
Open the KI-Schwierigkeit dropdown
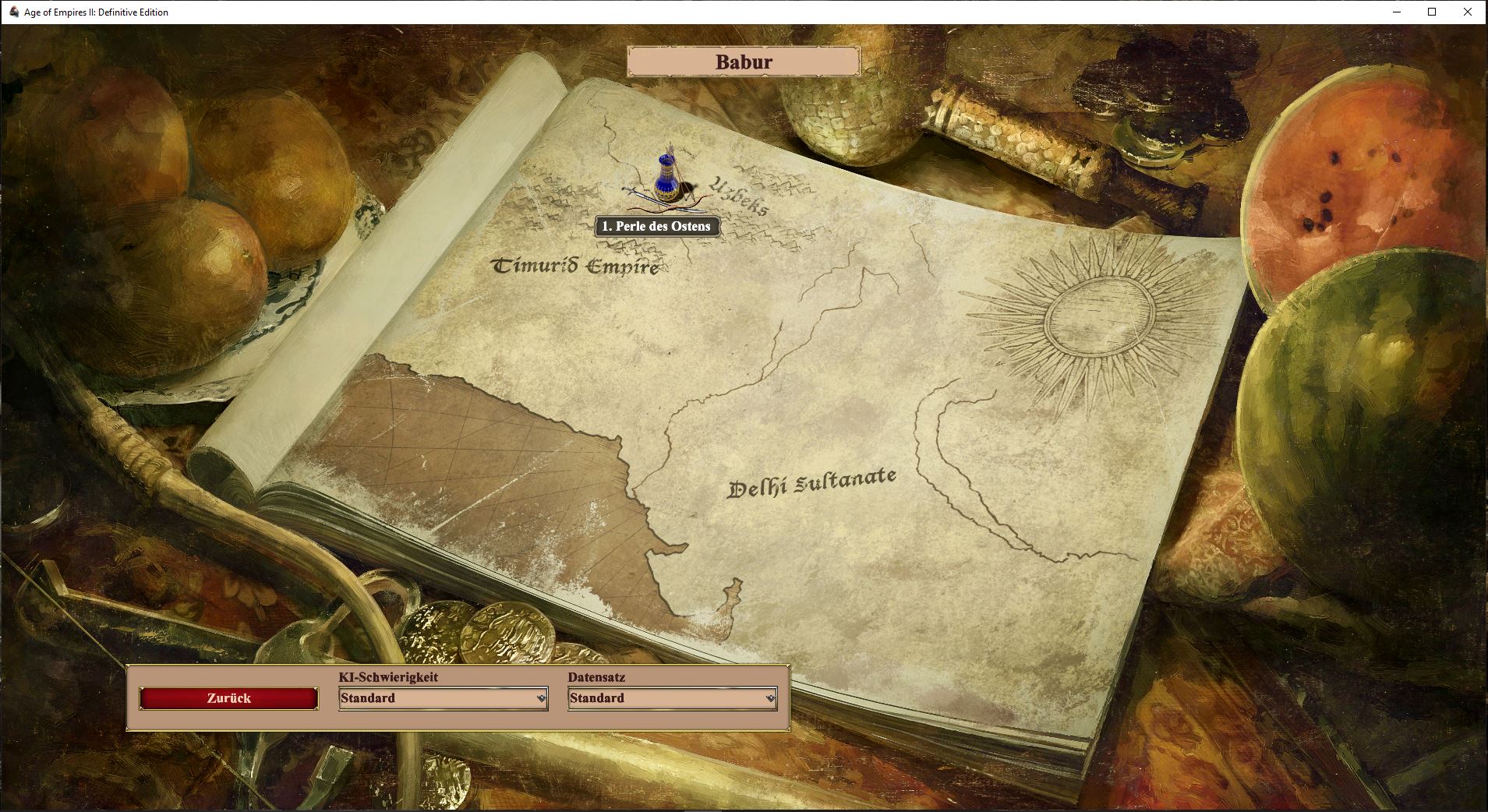coord(443,698)
